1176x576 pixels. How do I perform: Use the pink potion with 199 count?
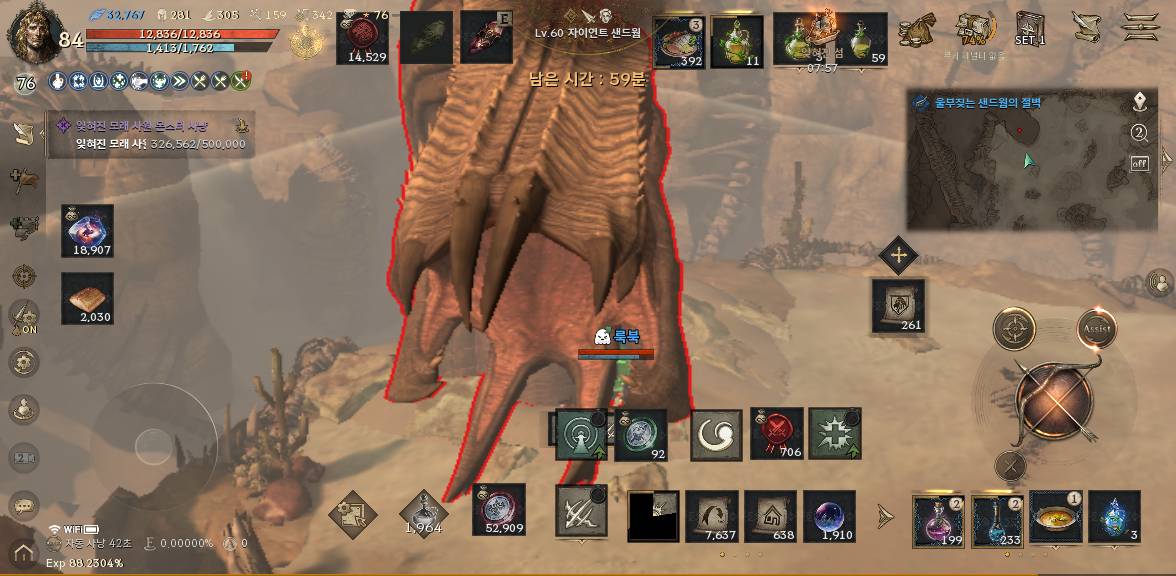pyautogui.click(x=938, y=518)
